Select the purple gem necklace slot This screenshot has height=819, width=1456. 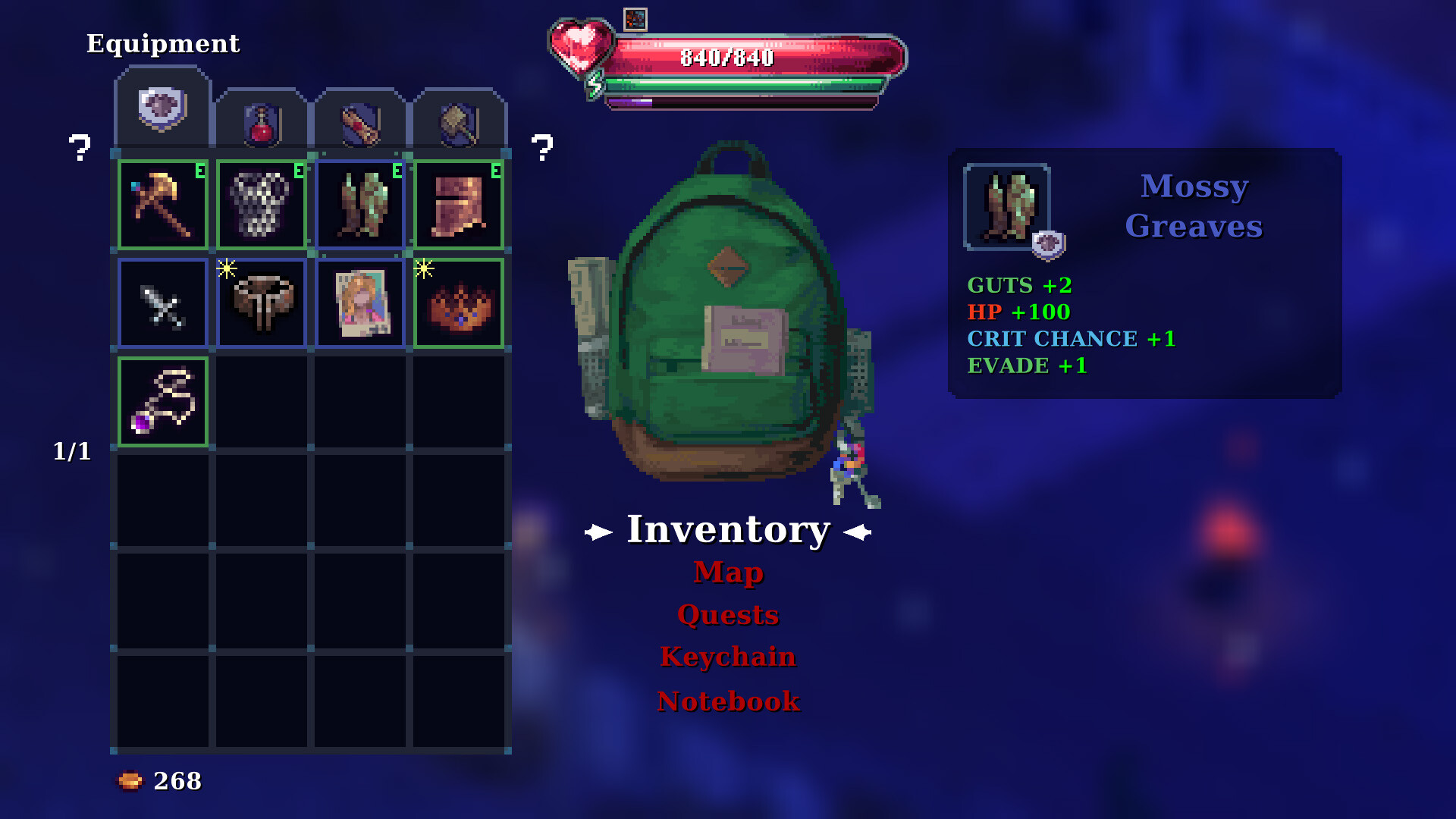(163, 402)
